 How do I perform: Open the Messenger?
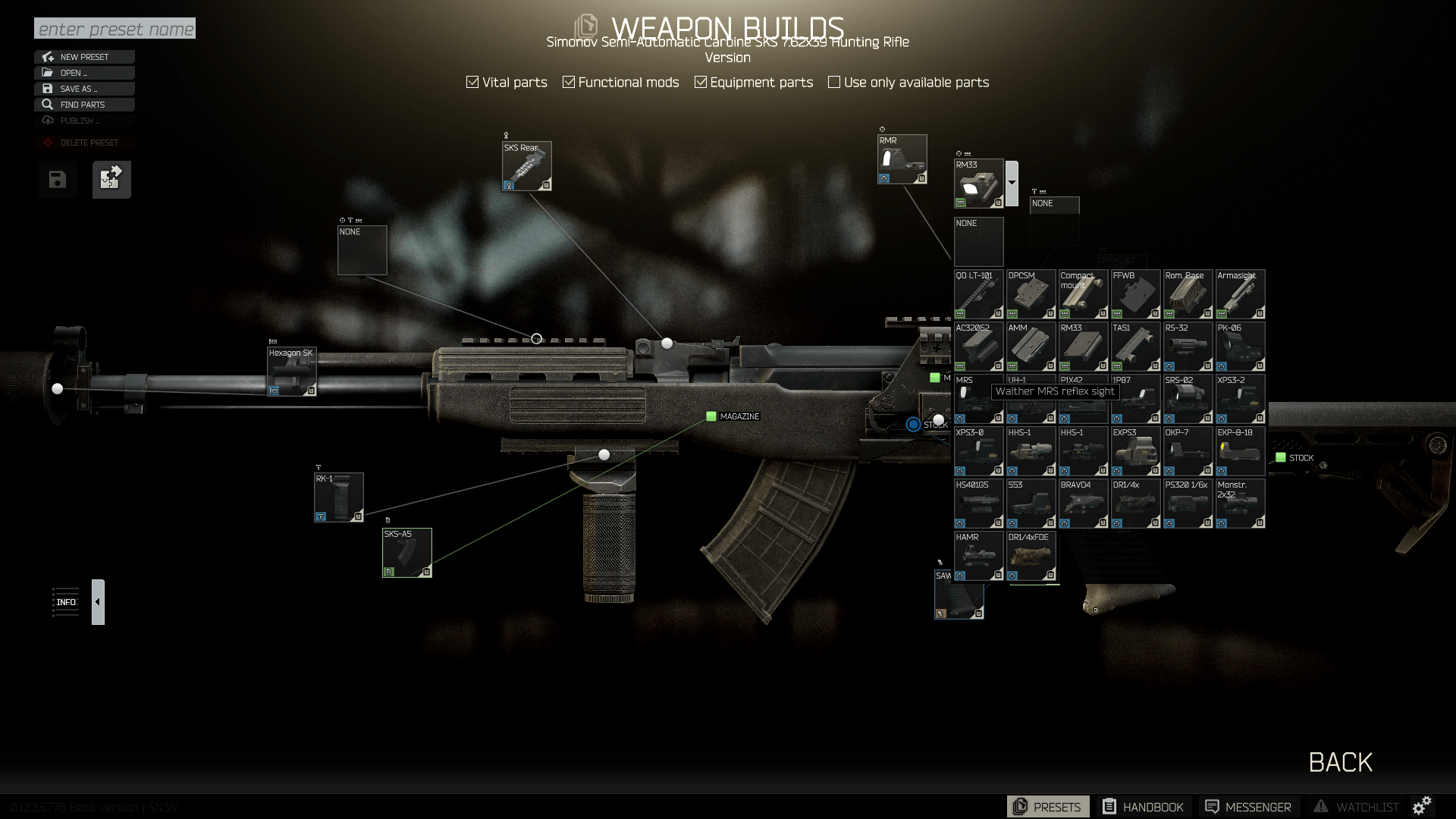(x=1248, y=807)
